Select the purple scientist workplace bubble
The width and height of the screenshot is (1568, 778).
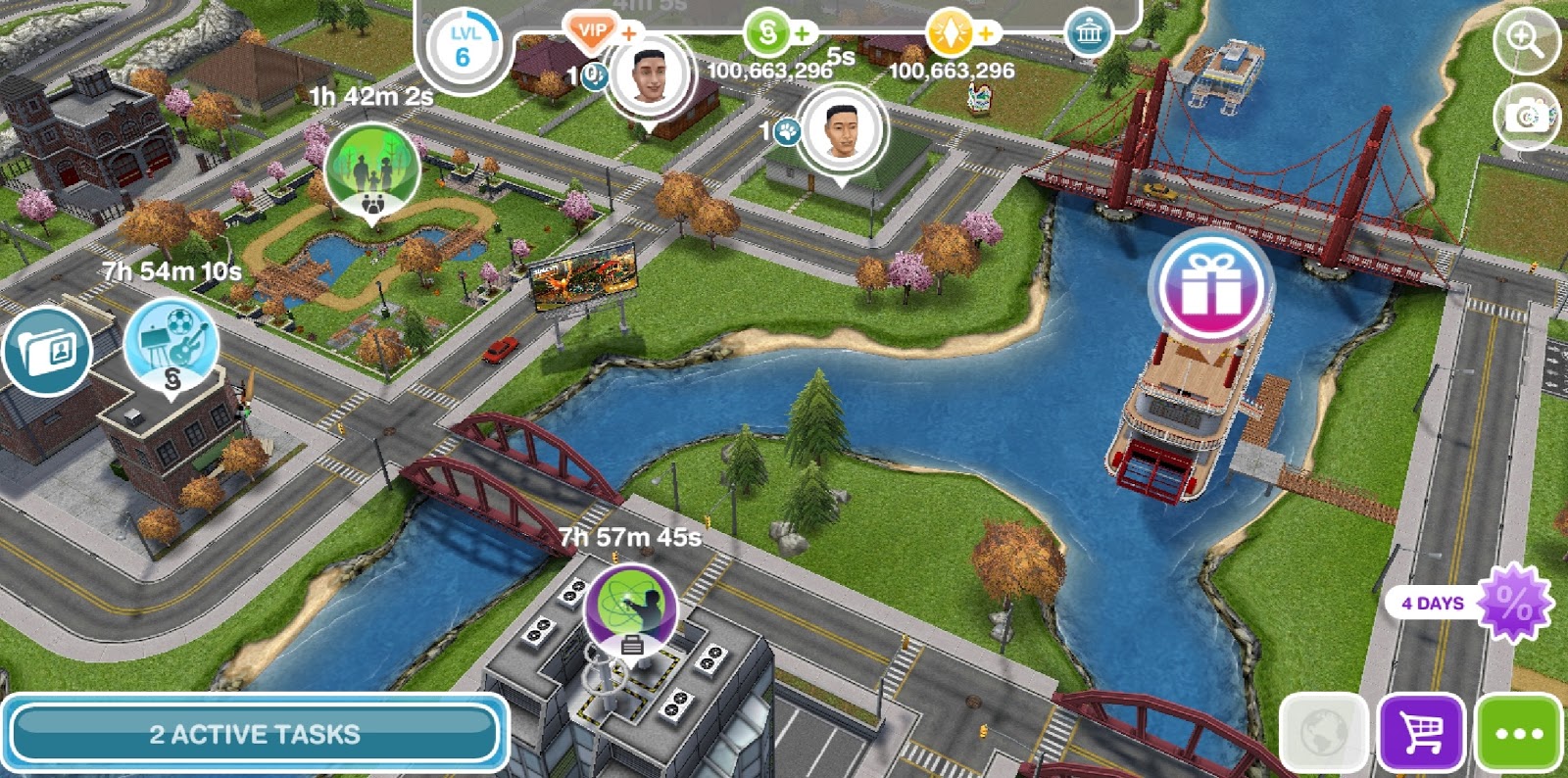[x=630, y=608]
